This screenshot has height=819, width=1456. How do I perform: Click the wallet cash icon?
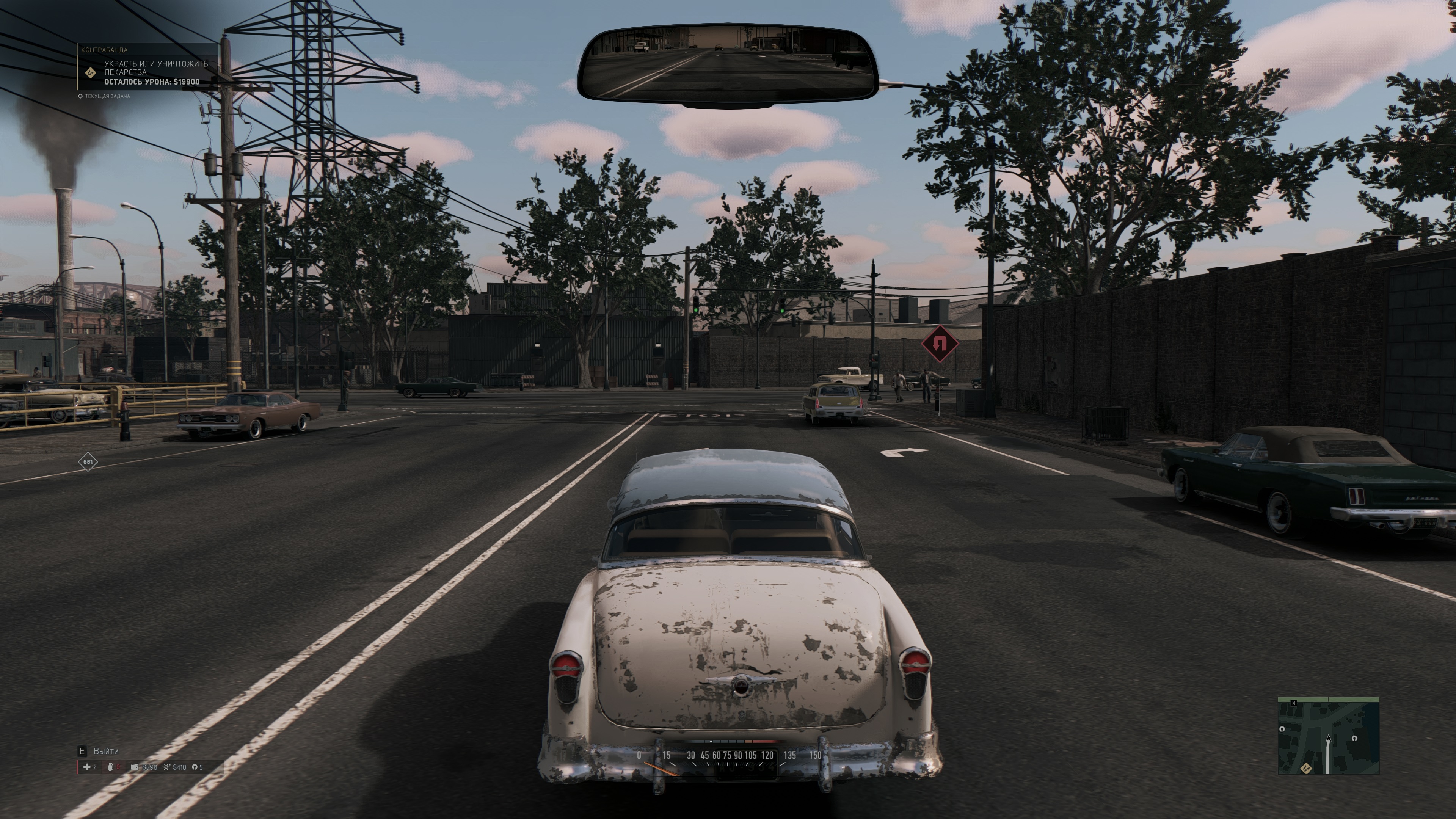click(135, 767)
